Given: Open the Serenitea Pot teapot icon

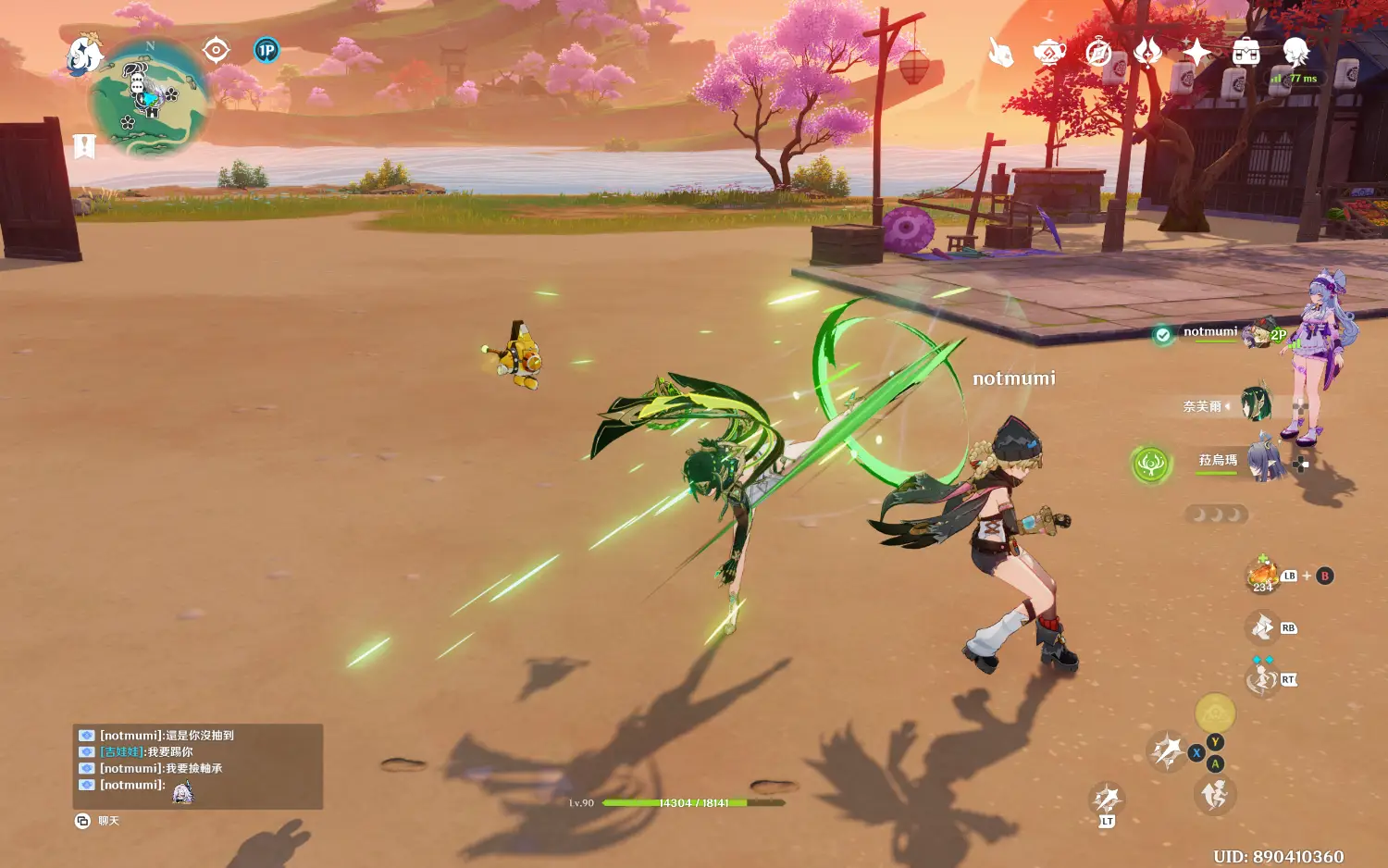Looking at the screenshot, I should (x=1049, y=53).
